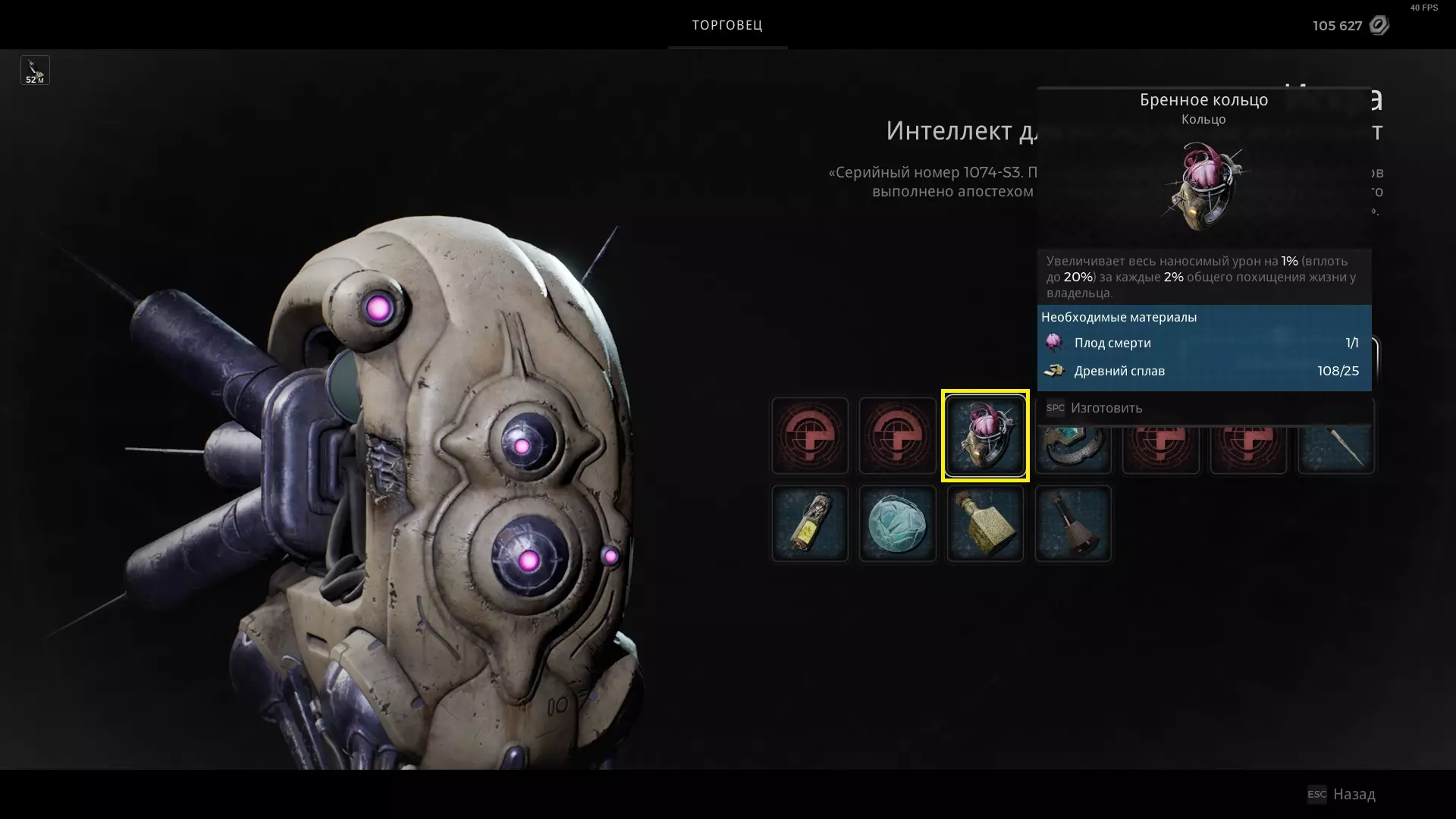The height and width of the screenshot is (819, 1456).
Task: Go back using the Назад button
Action: point(1353,794)
